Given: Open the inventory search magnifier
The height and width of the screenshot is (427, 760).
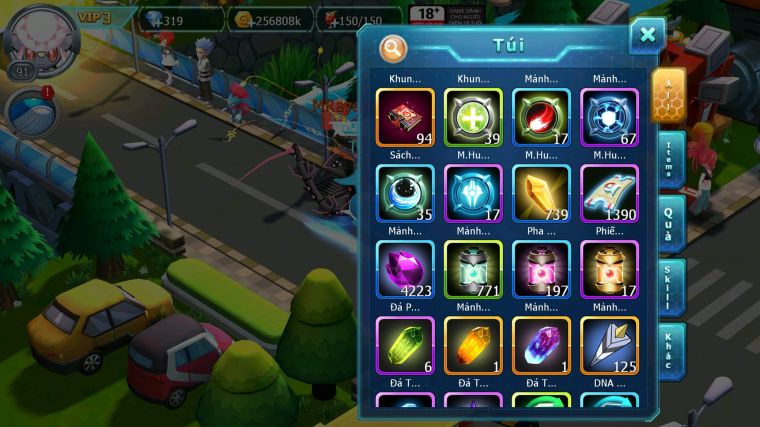Looking at the screenshot, I should point(394,47).
